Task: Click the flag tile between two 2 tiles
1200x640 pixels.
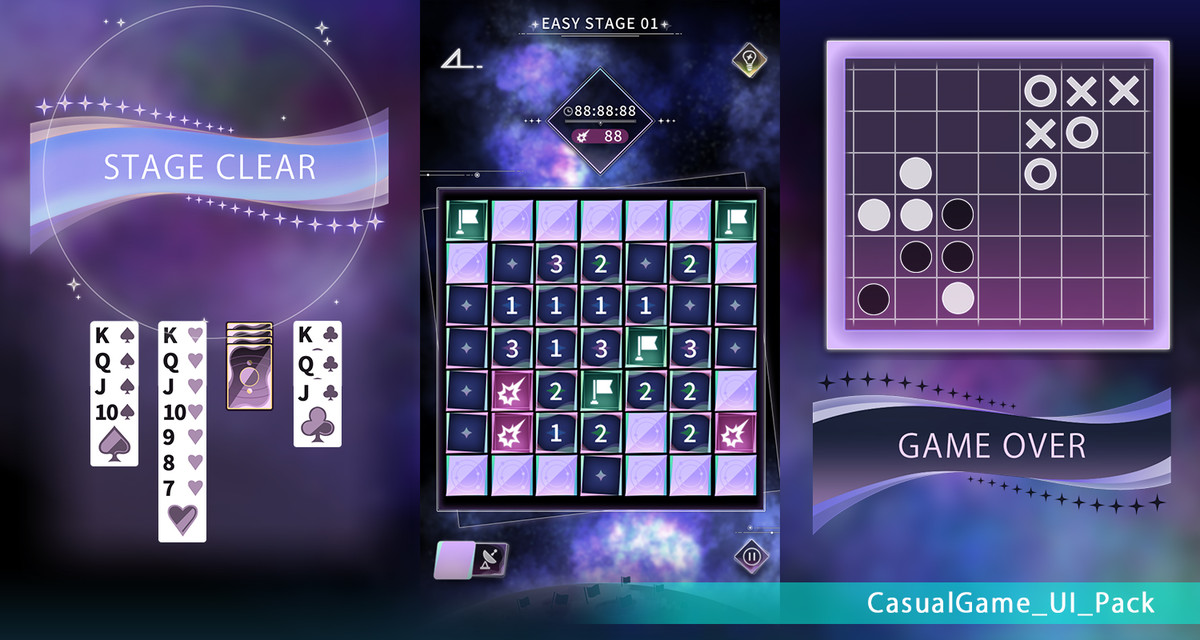Action: 602,390
